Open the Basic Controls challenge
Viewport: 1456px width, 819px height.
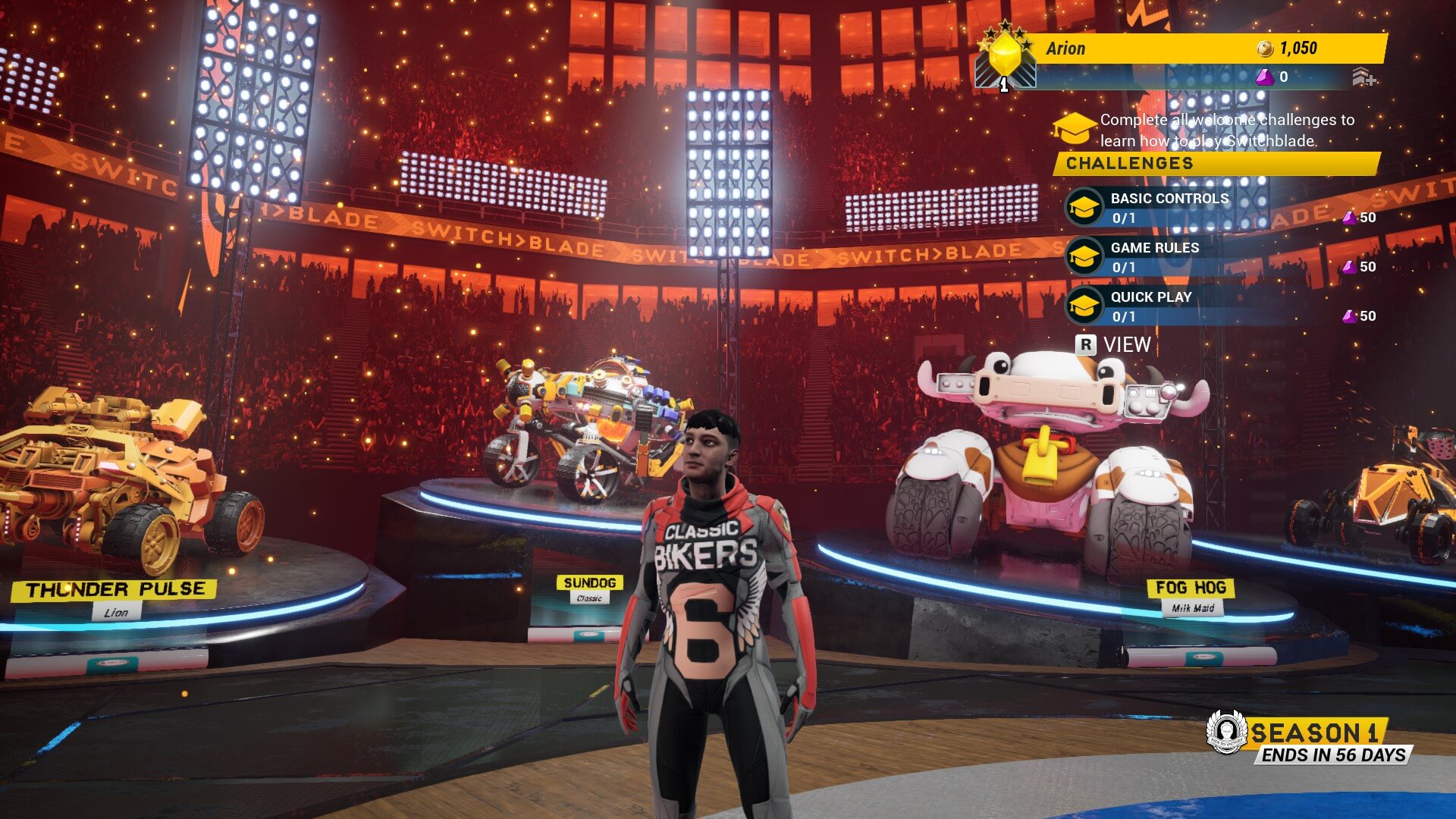point(1169,207)
